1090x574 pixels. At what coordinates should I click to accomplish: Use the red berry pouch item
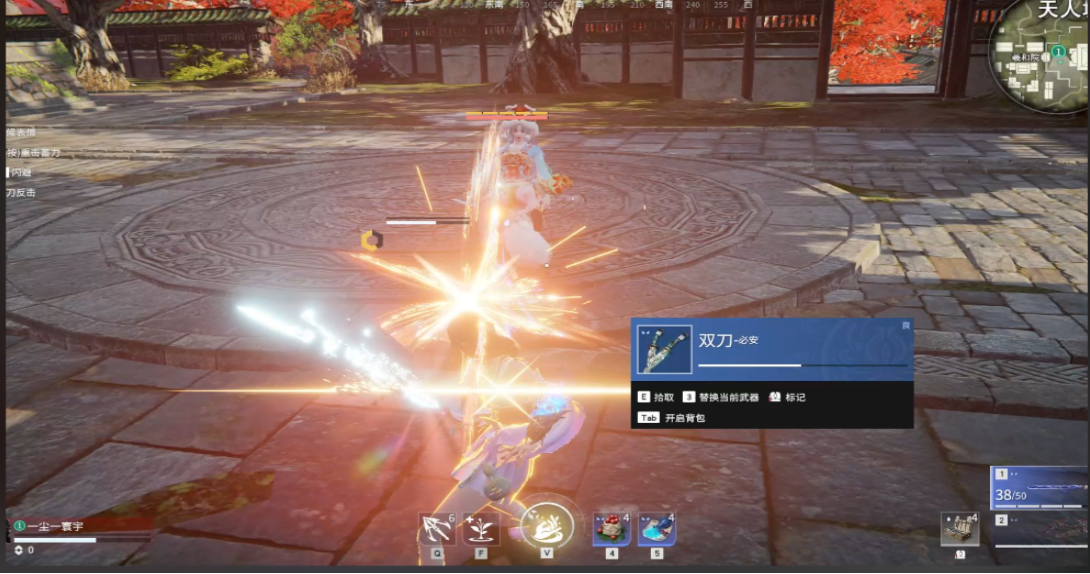pos(612,528)
